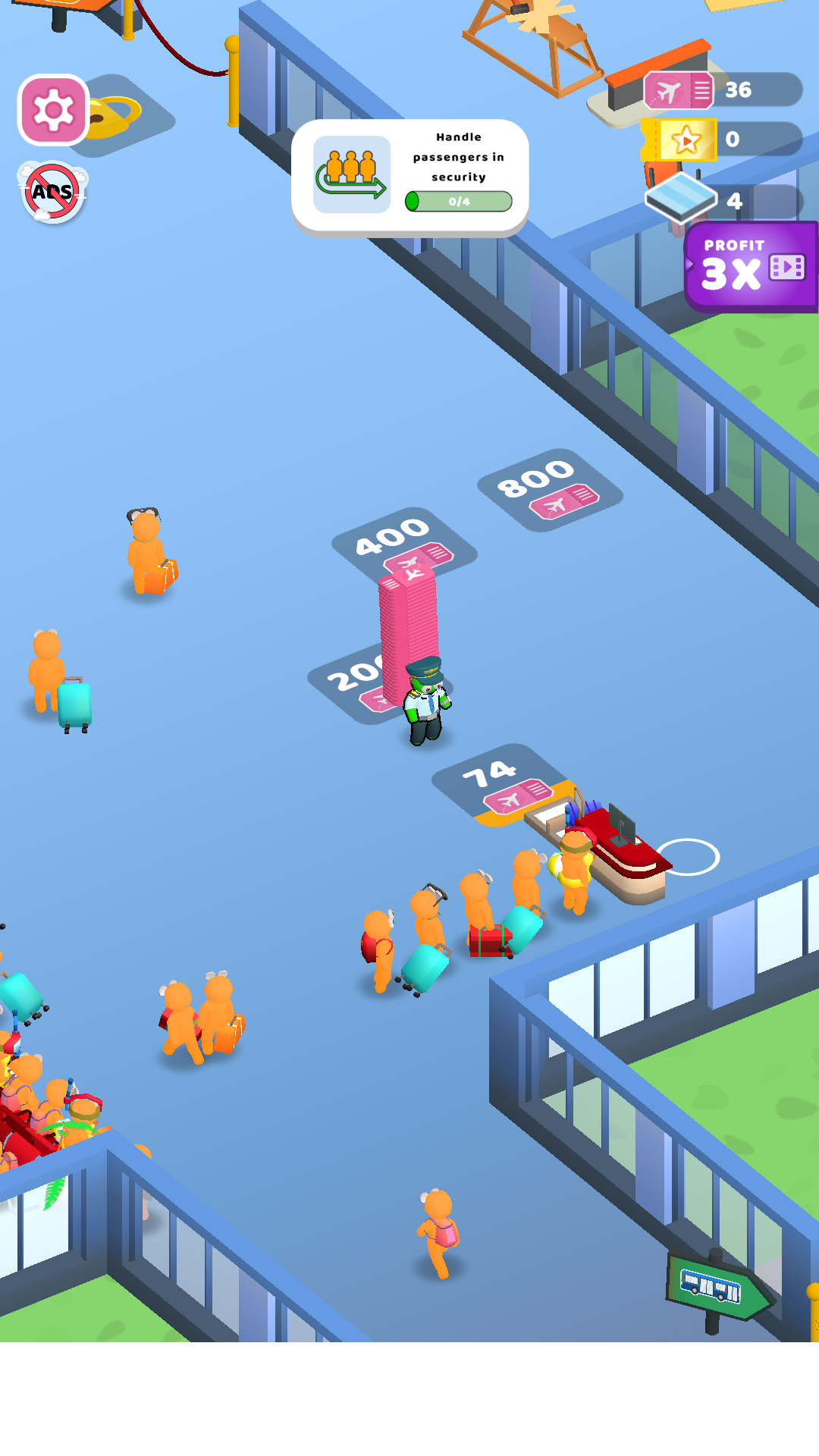Viewport: 819px width, 1456px height.
Task: Open the pink gear settings button
Action: (53, 110)
